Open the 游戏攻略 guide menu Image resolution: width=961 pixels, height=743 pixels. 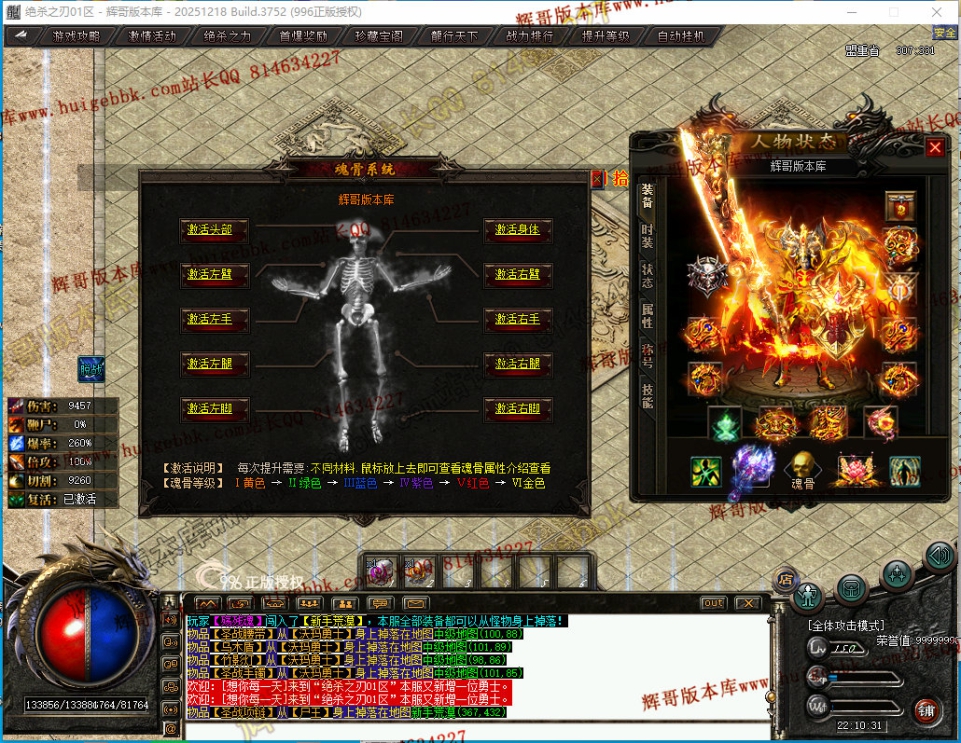(75, 36)
